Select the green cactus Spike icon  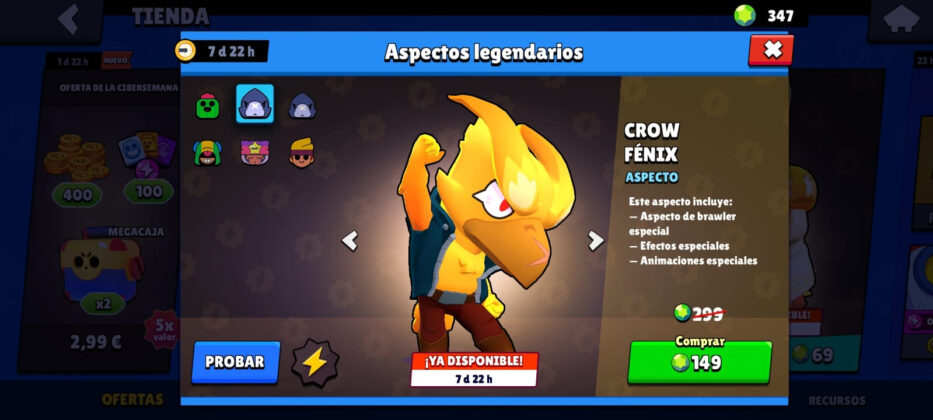click(208, 105)
